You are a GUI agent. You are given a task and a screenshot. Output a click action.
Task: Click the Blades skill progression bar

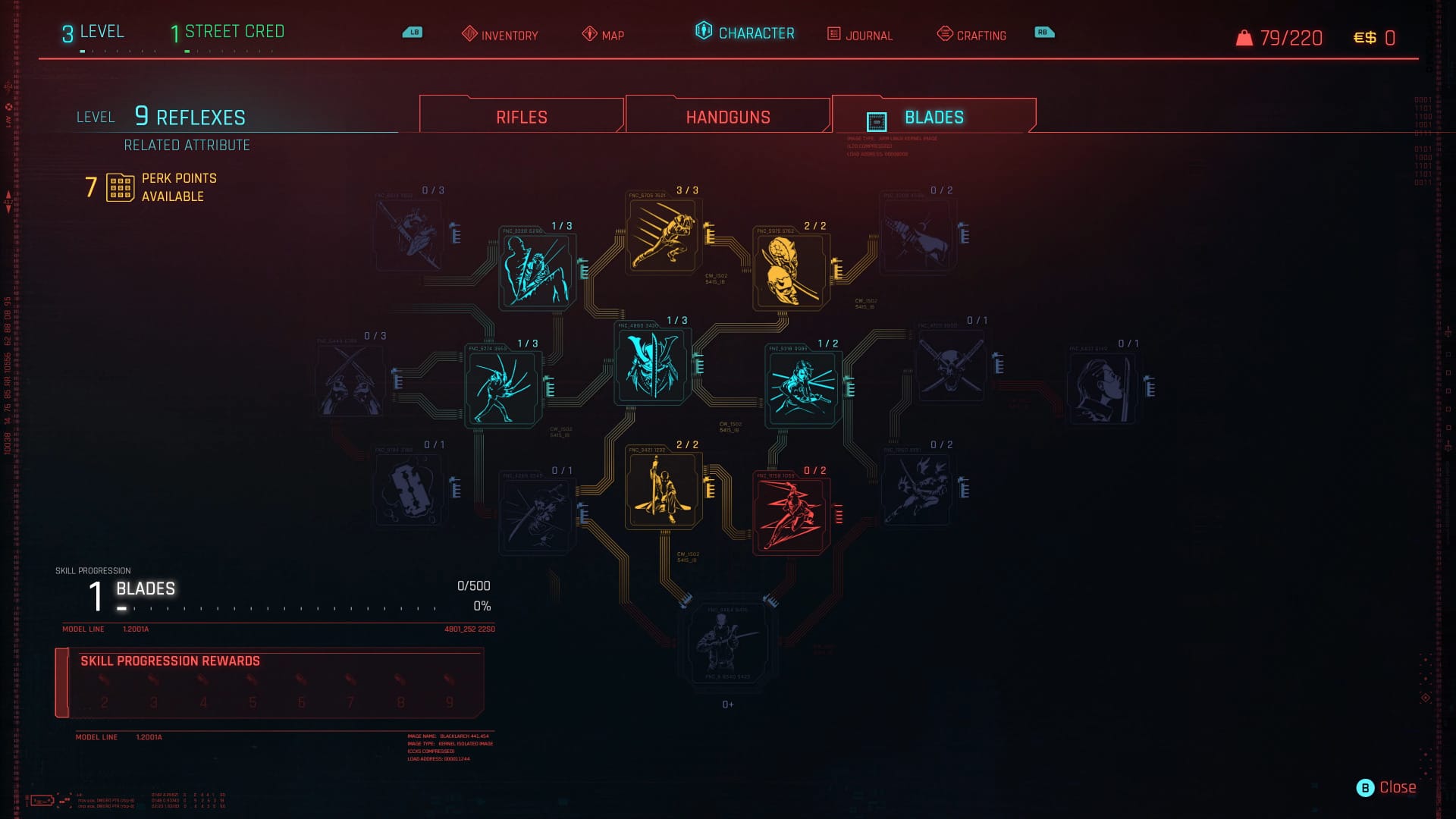pyautogui.click(x=281, y=607)
